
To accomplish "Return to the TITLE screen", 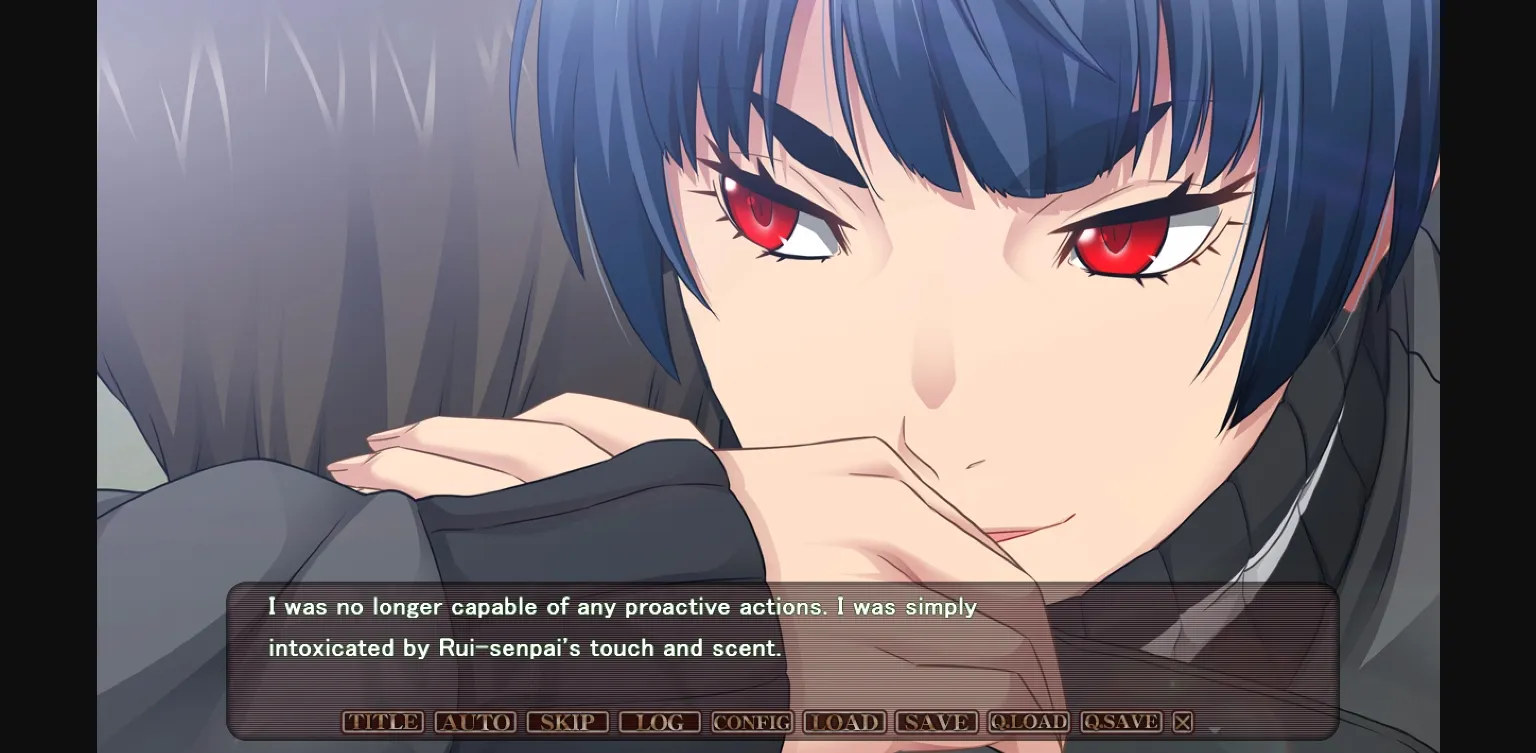I will tap(383, 721).
